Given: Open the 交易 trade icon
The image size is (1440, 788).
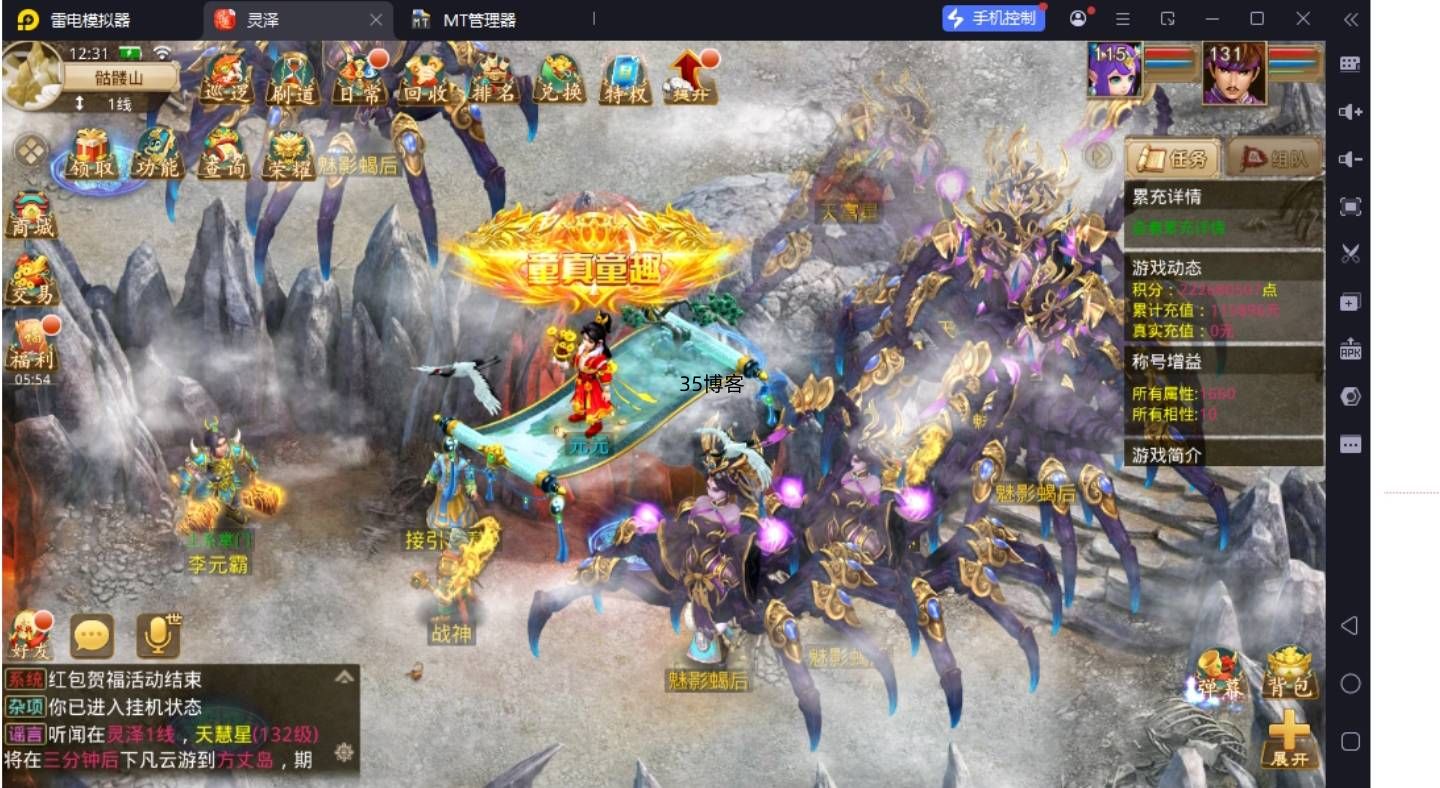Looking at the screenshot, I should [x=31, y=280].
